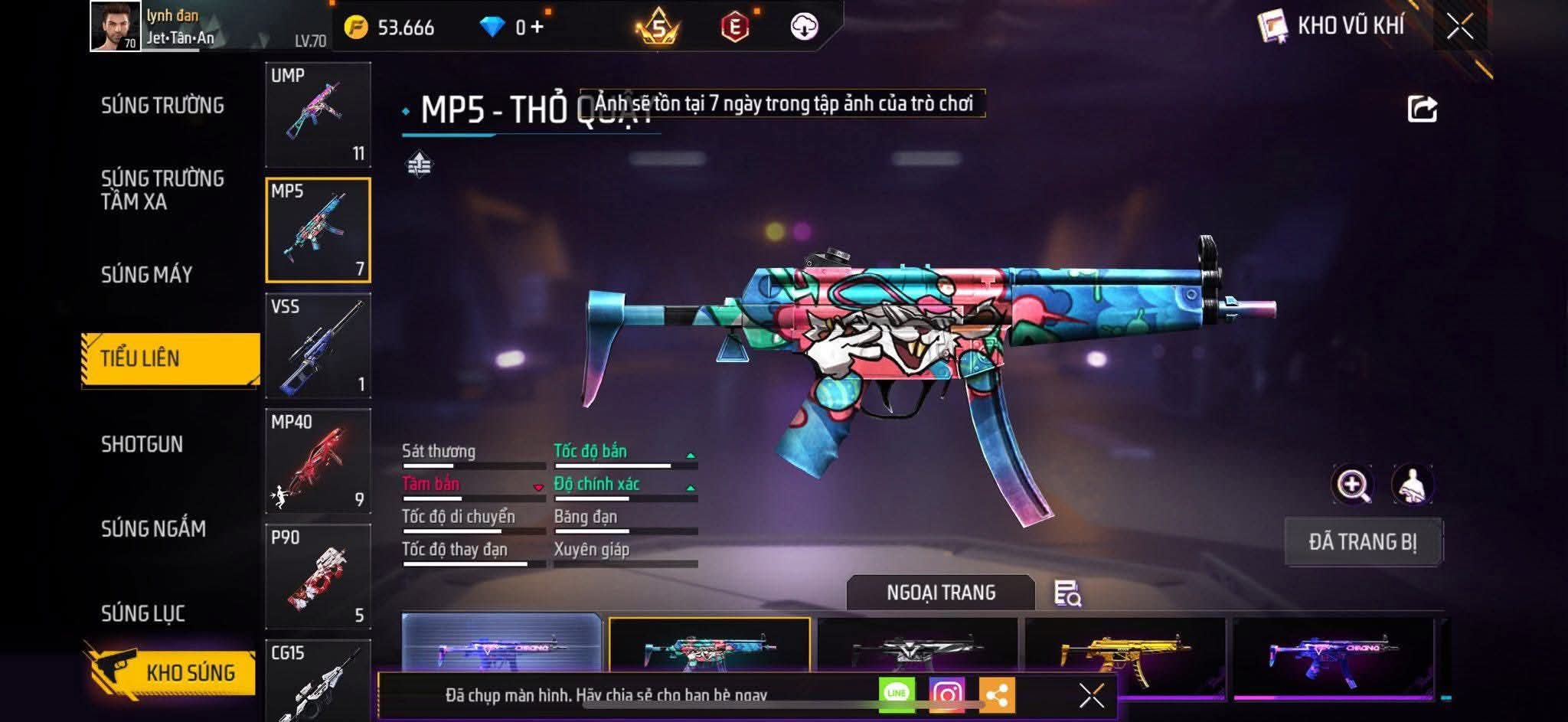Screen dimensions: 1568x722
Task: Preview weapon on character icon
Action: coord(1413,485)
